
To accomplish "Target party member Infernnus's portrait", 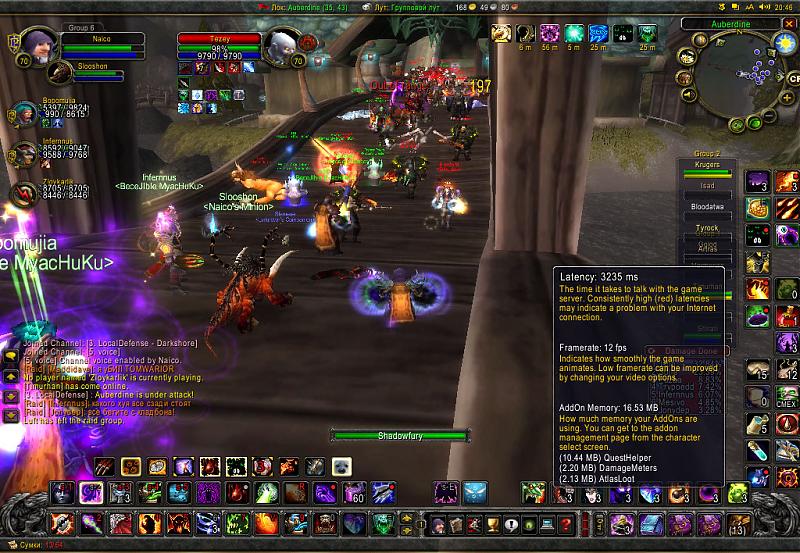I will (x=24, y=153).
